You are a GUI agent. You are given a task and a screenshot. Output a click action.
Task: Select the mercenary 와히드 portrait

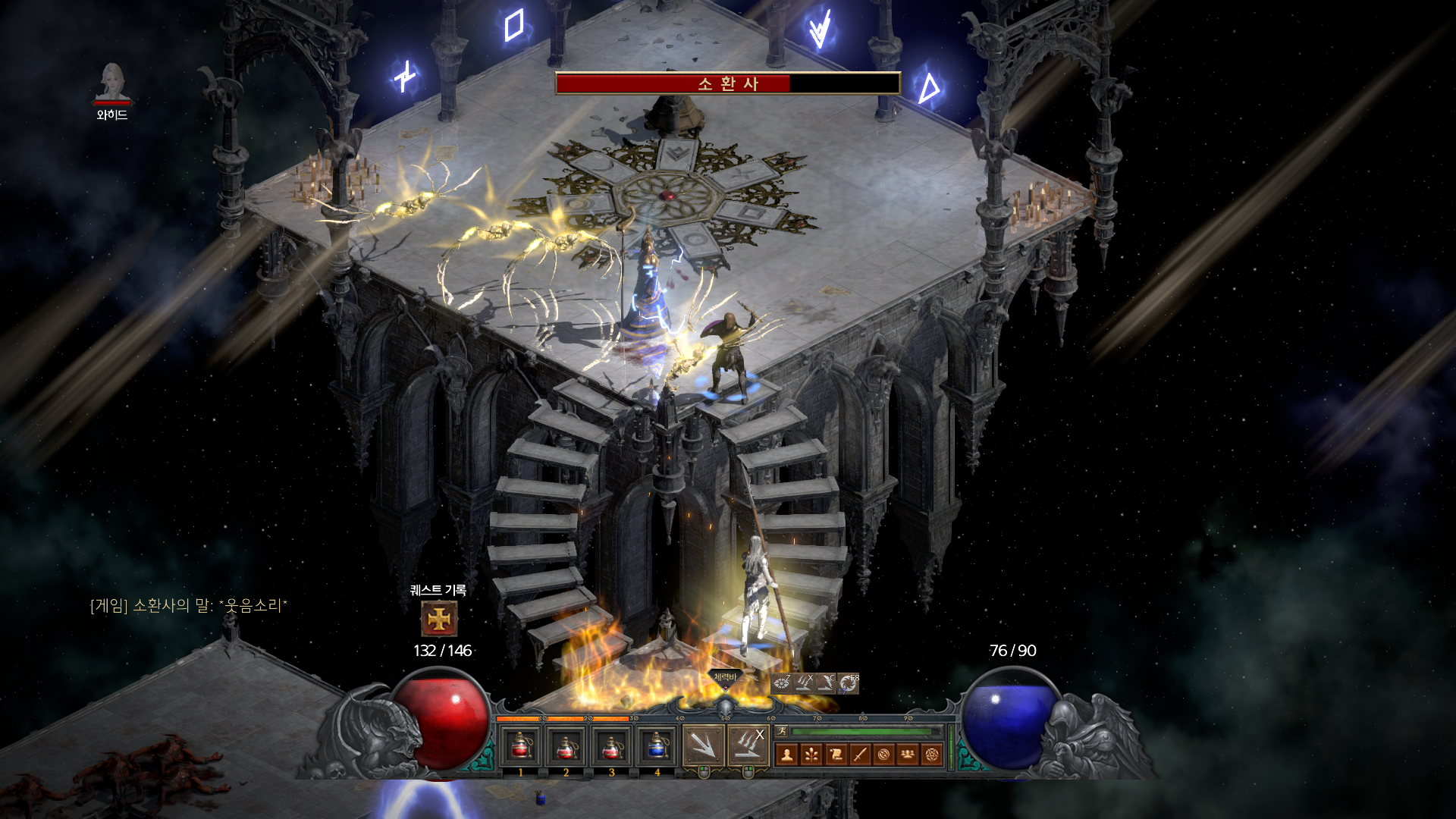coord(112,82)
